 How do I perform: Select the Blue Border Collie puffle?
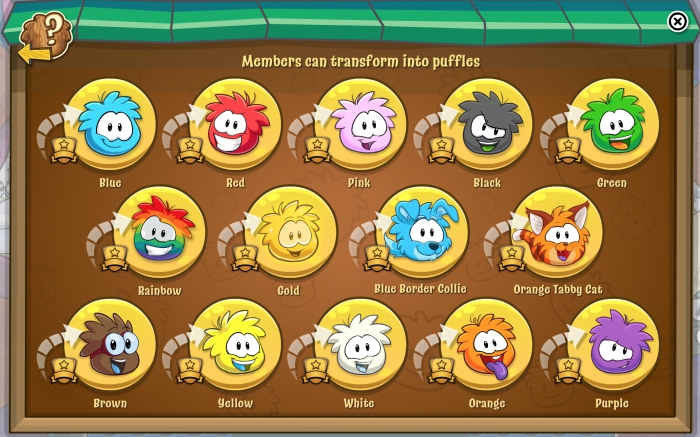point(420,232)
